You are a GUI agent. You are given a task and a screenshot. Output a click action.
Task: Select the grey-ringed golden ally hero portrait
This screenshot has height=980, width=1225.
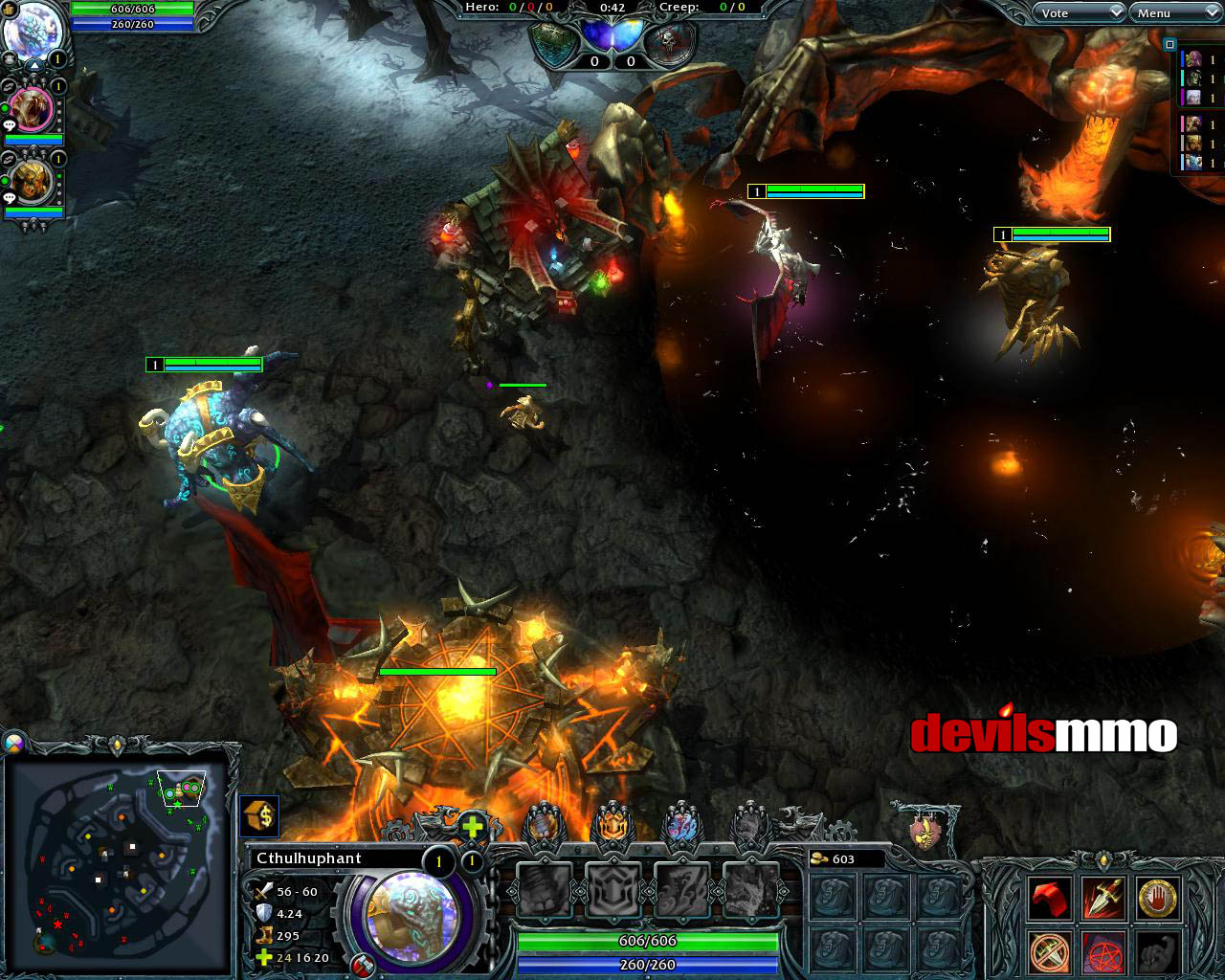coord(33,184)
